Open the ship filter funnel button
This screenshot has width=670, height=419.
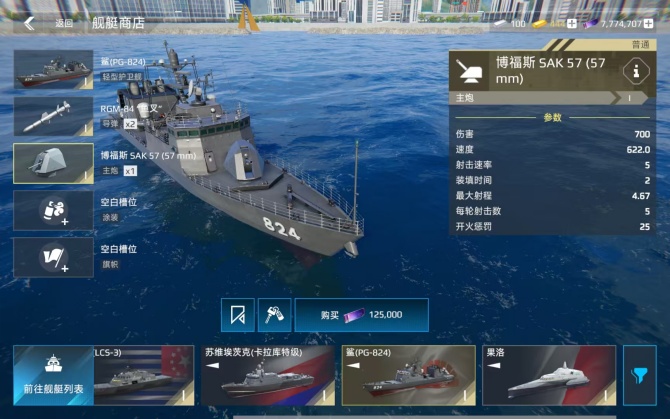click(x=639, y=376)
